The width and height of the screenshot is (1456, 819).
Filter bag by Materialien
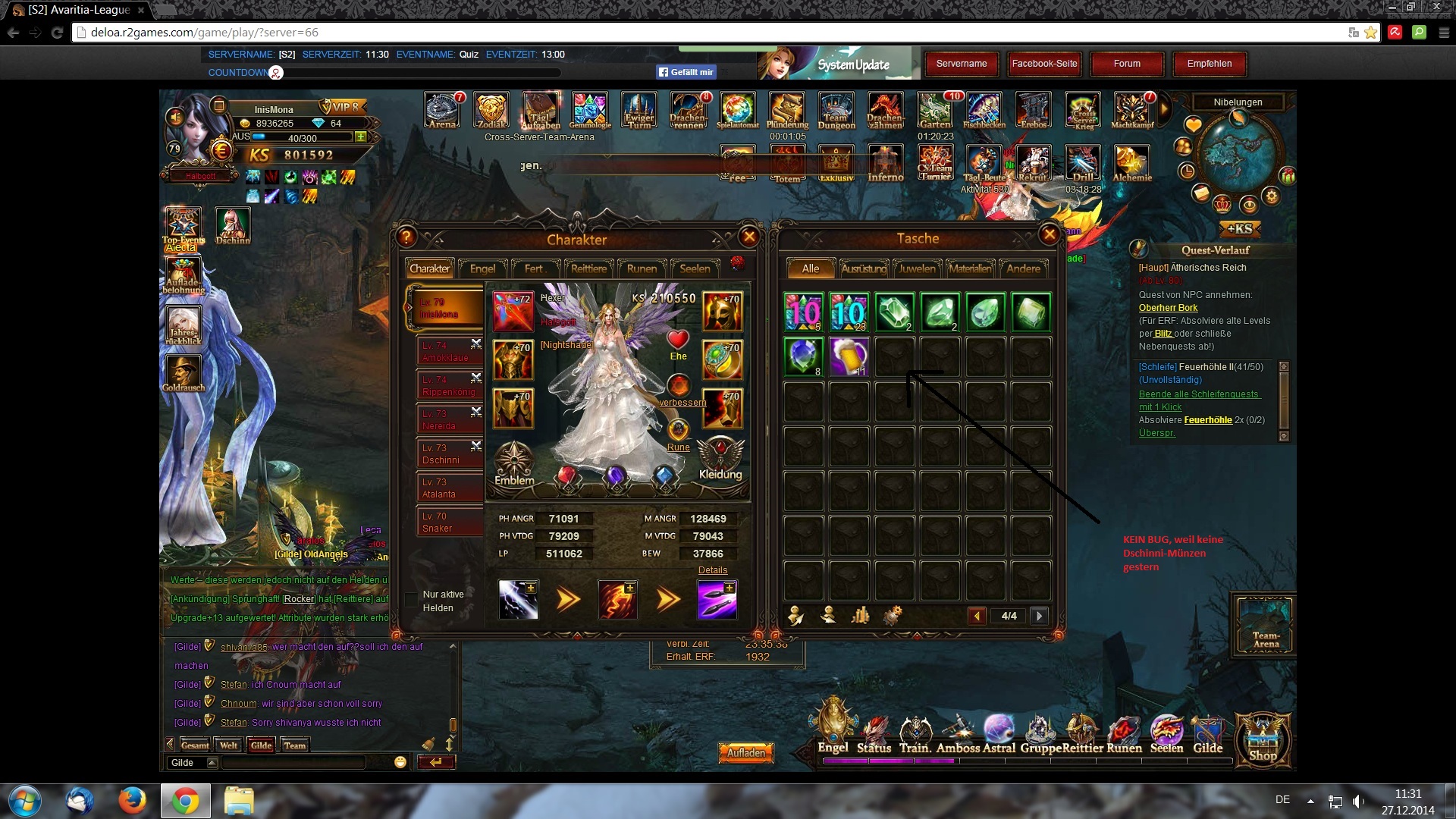pyautogui.click(x=970, y=268)
